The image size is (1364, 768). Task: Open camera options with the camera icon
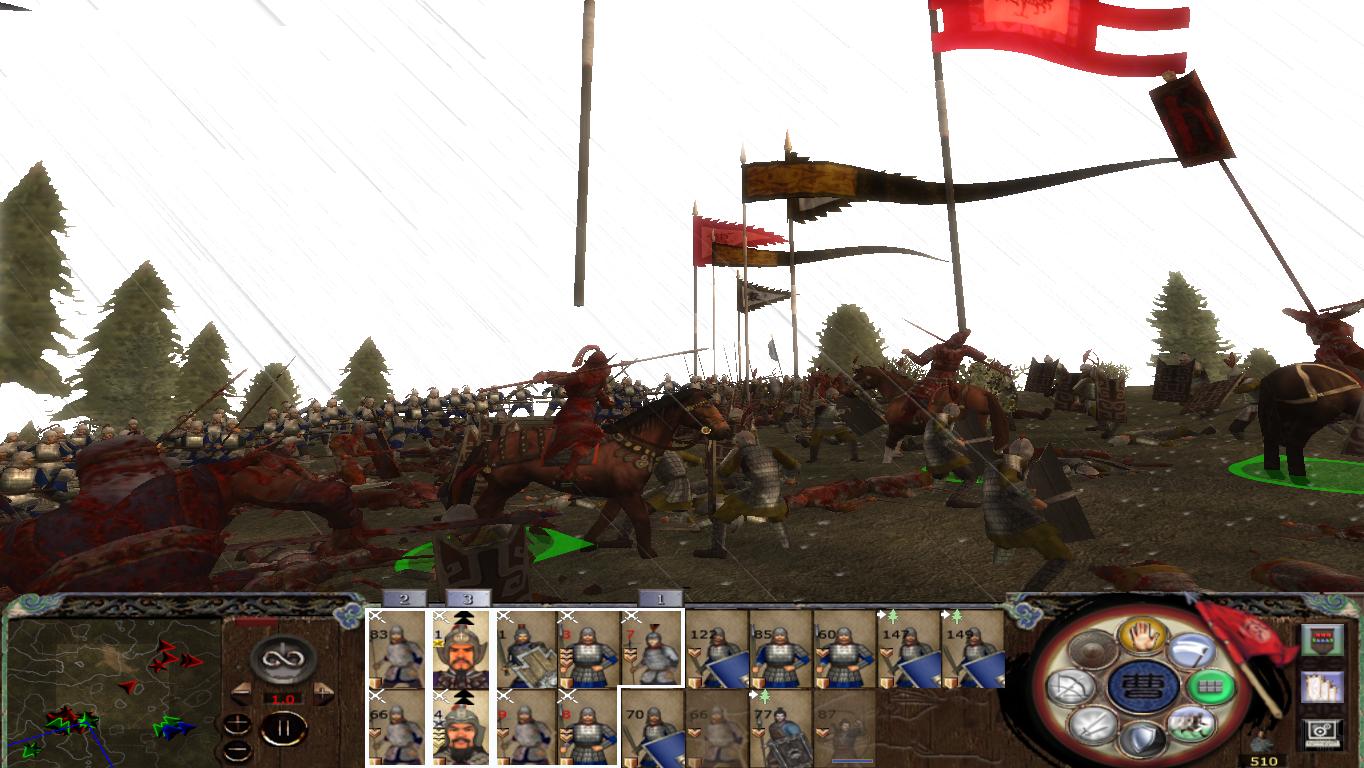(x=1320, y=733)
